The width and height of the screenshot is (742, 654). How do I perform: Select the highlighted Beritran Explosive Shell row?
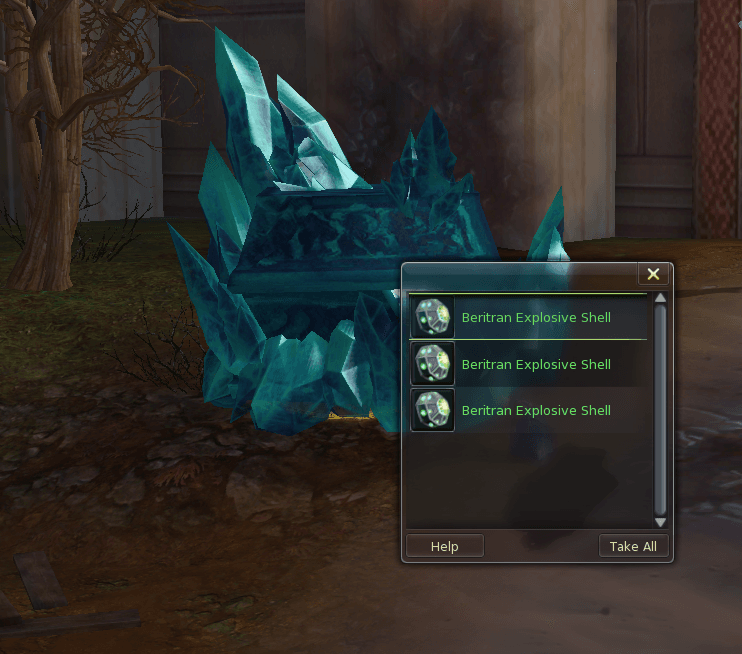point(528,318)
